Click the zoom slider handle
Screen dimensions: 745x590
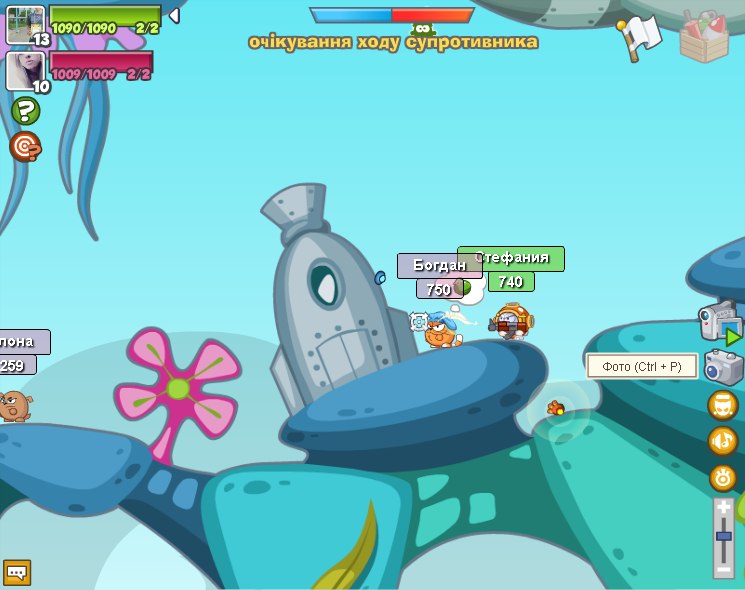click(x=724, y=537)
